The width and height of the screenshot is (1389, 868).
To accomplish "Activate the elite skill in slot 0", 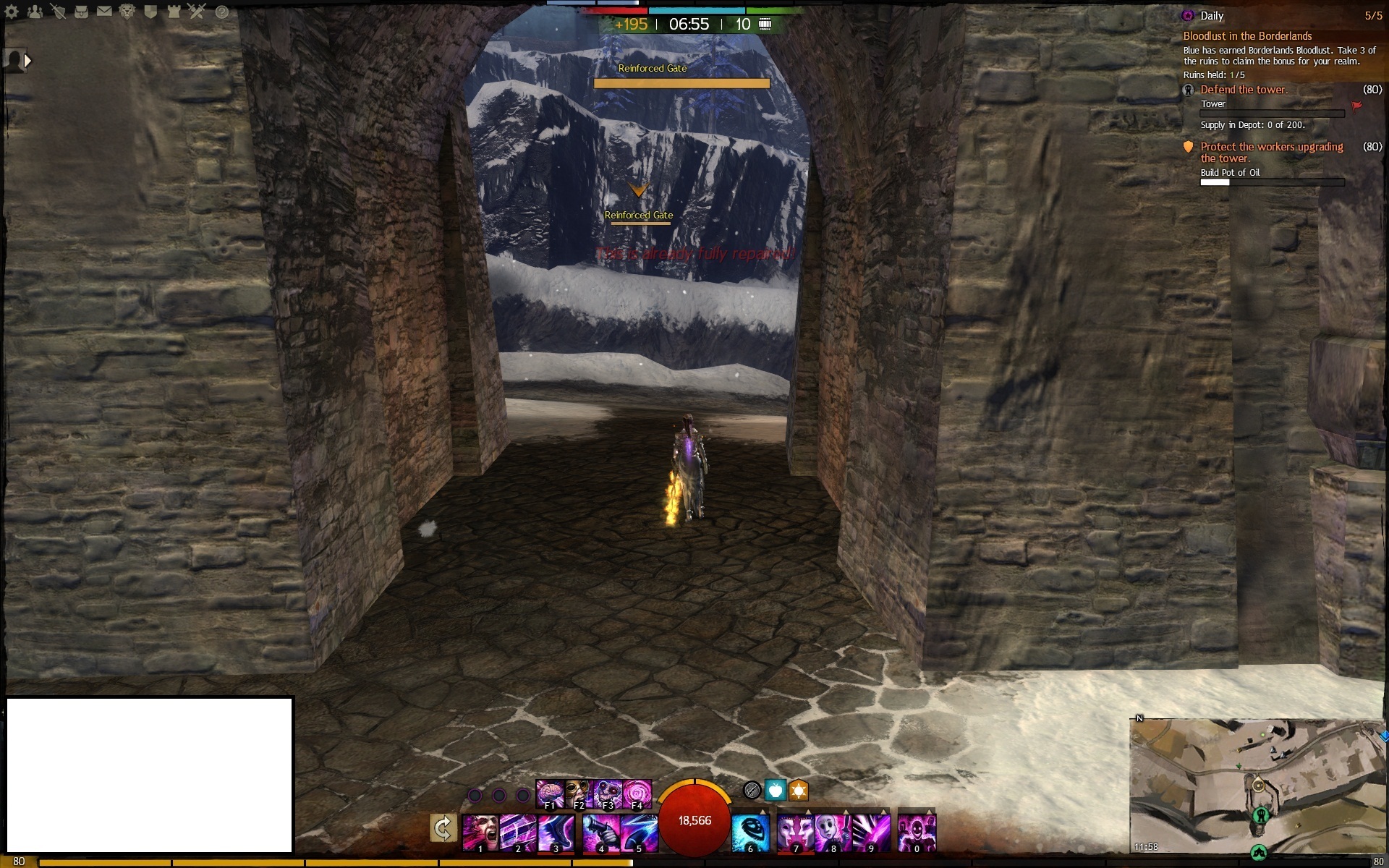I will (x=917, y=833).
